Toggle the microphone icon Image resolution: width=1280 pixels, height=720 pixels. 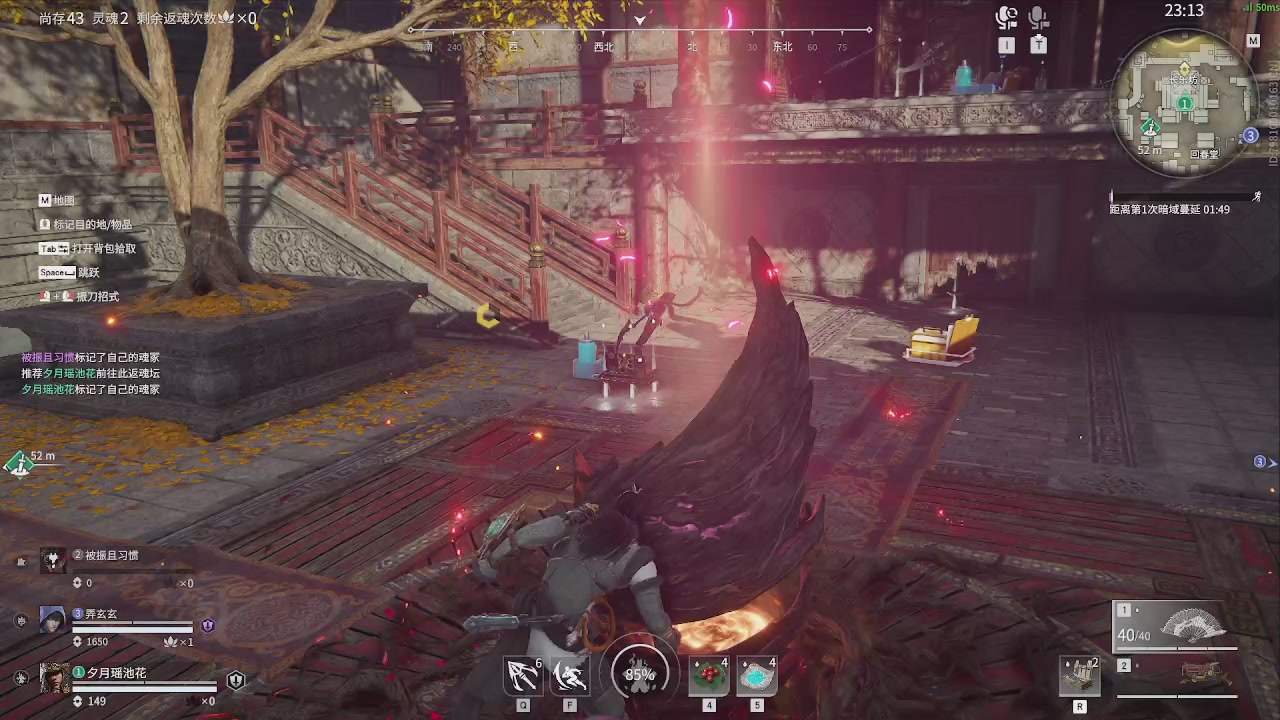(x=1039, y=18)
